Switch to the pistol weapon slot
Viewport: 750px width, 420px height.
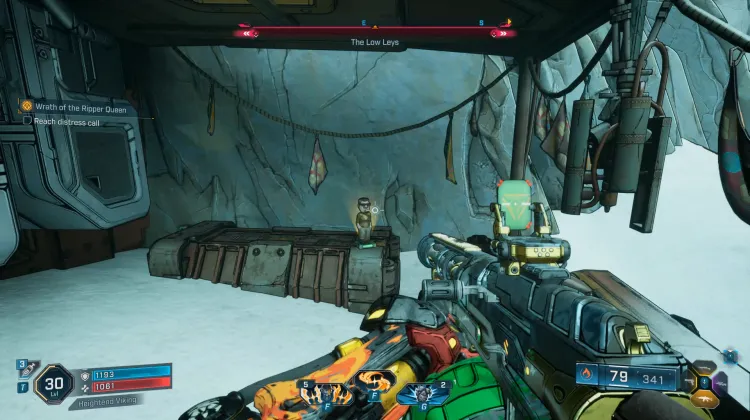click(x=688, y=381)
